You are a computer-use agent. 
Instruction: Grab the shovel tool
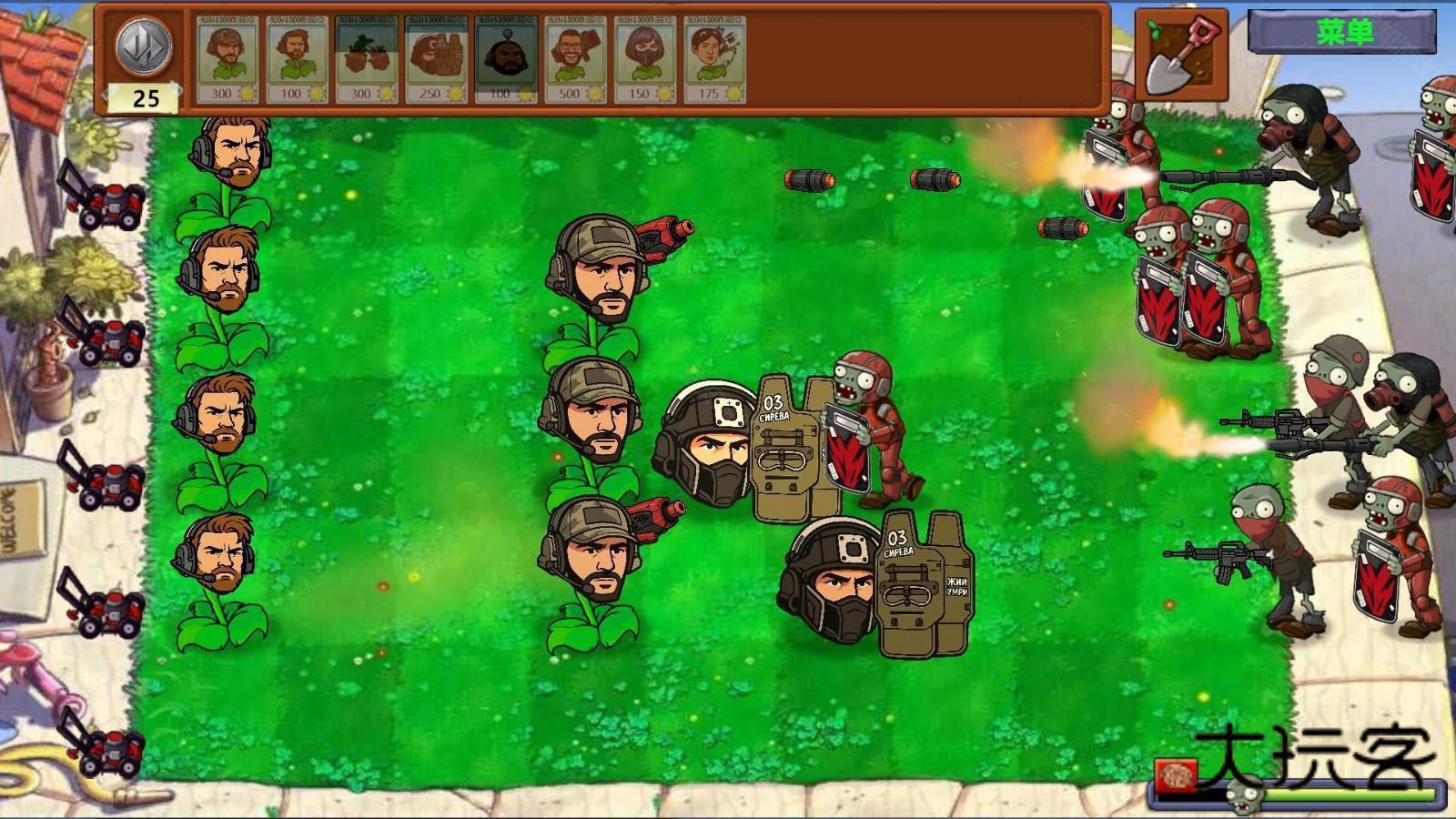[x=1181, y=56]
